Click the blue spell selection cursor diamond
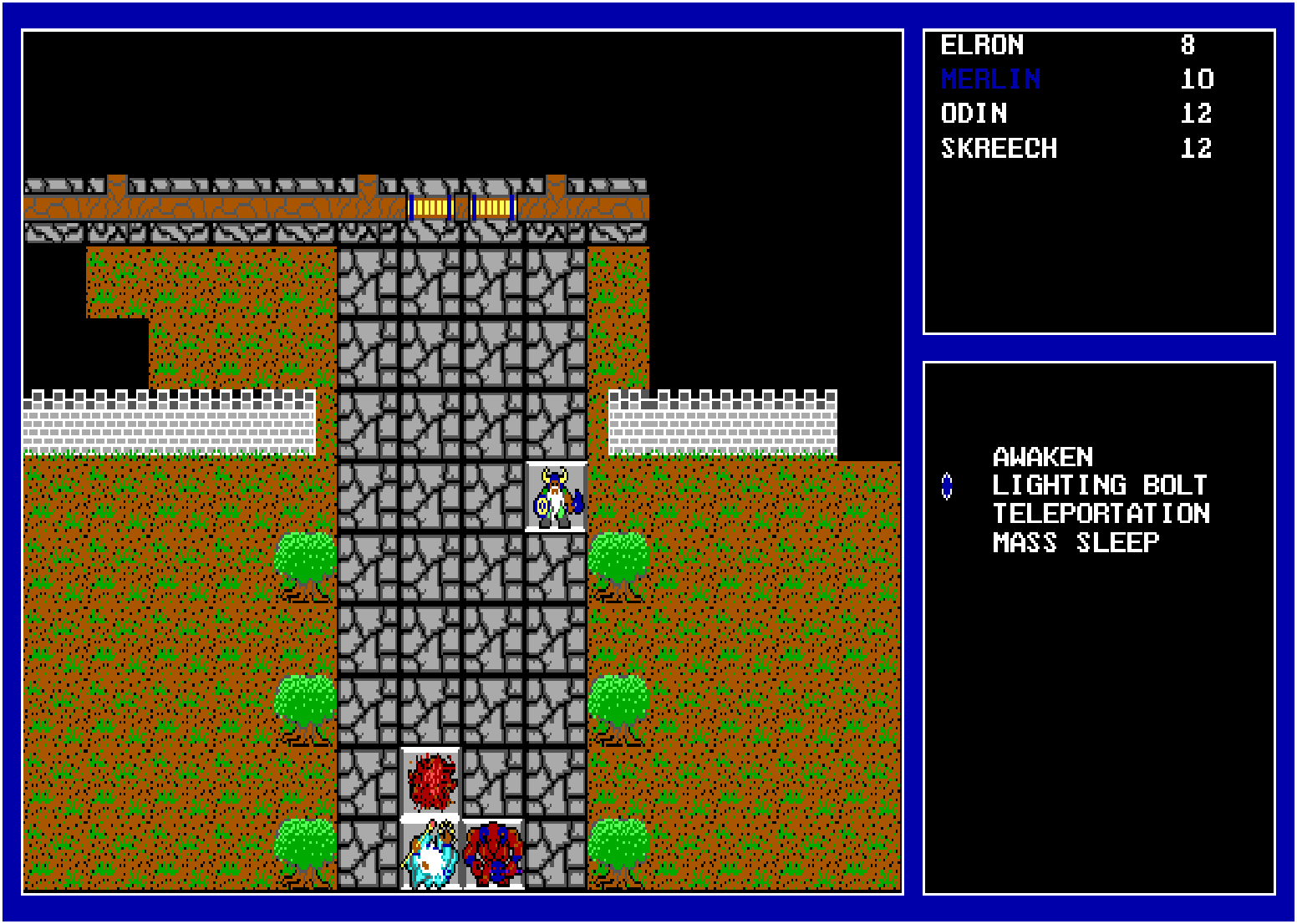 pos(949,485)
